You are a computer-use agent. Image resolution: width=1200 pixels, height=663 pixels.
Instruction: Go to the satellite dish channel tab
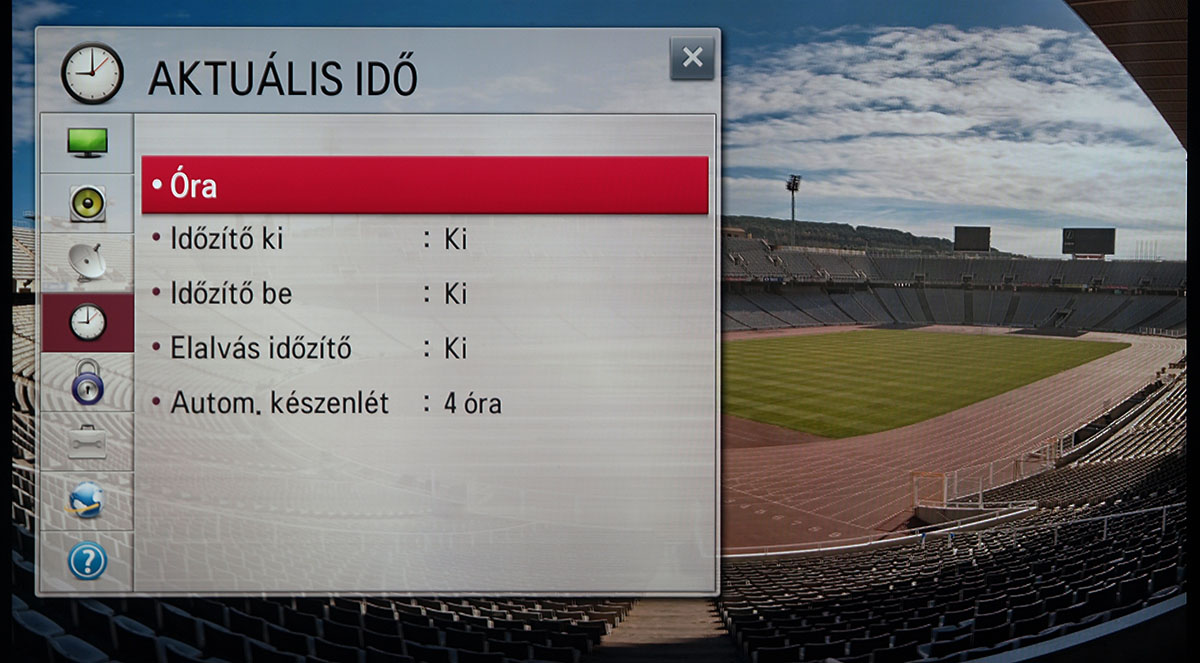coord(87,262)
